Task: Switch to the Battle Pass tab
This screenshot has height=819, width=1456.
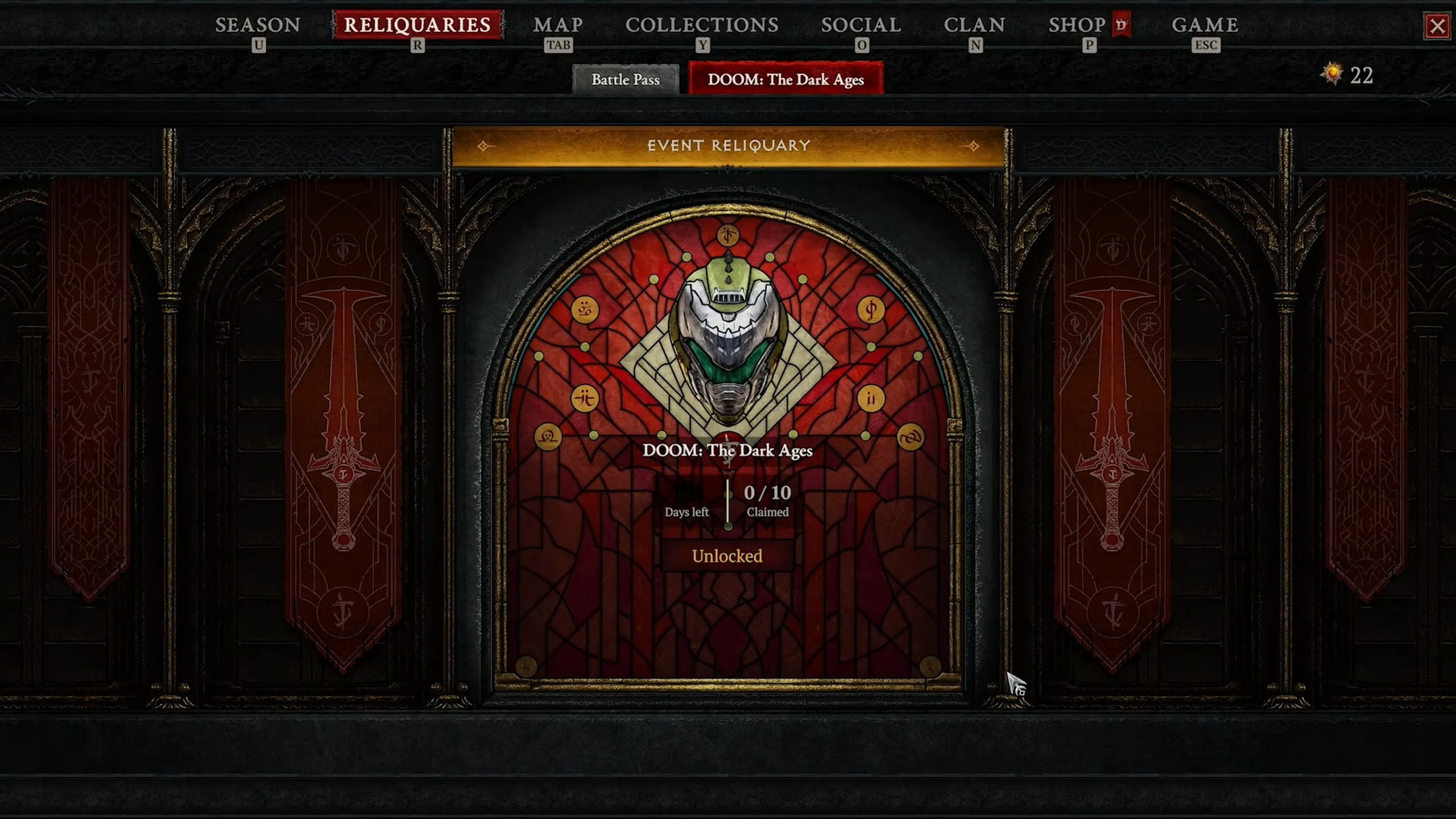Action: [626, 80]
